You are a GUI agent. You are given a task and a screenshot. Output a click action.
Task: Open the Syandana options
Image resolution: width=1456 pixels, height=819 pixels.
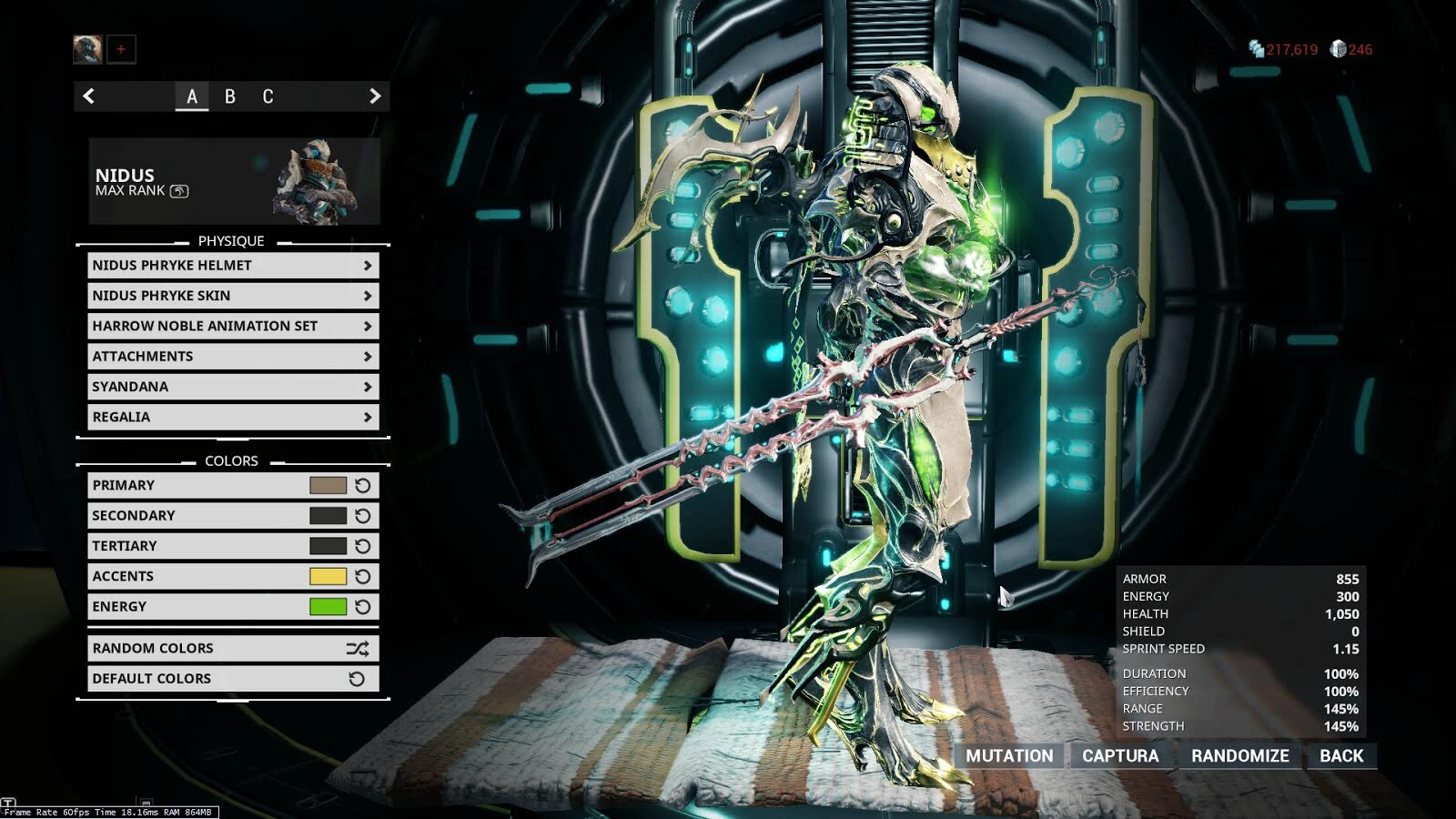click(232, 386)
